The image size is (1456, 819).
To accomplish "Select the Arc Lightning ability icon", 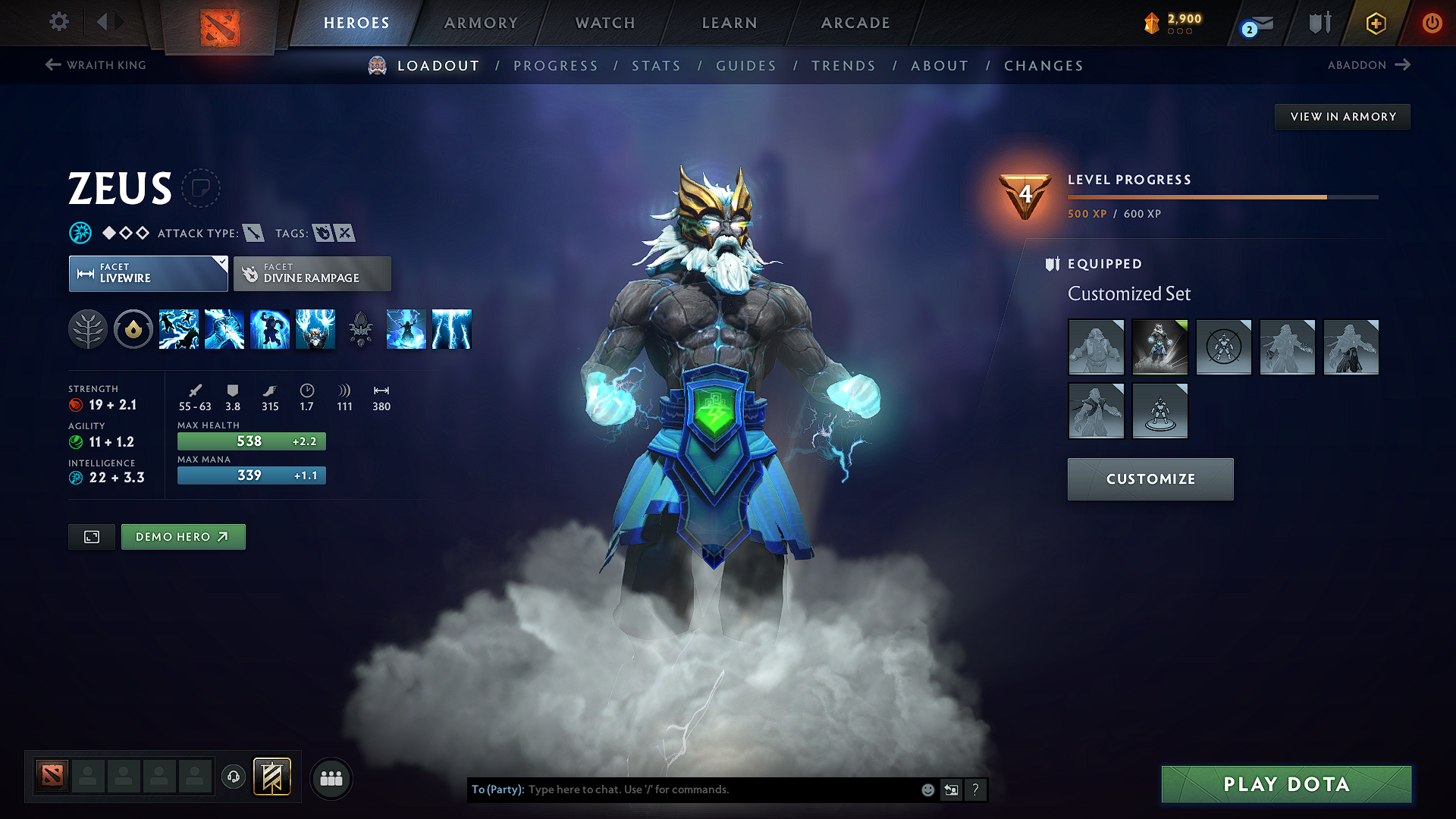I will click(x=179, y=329).
